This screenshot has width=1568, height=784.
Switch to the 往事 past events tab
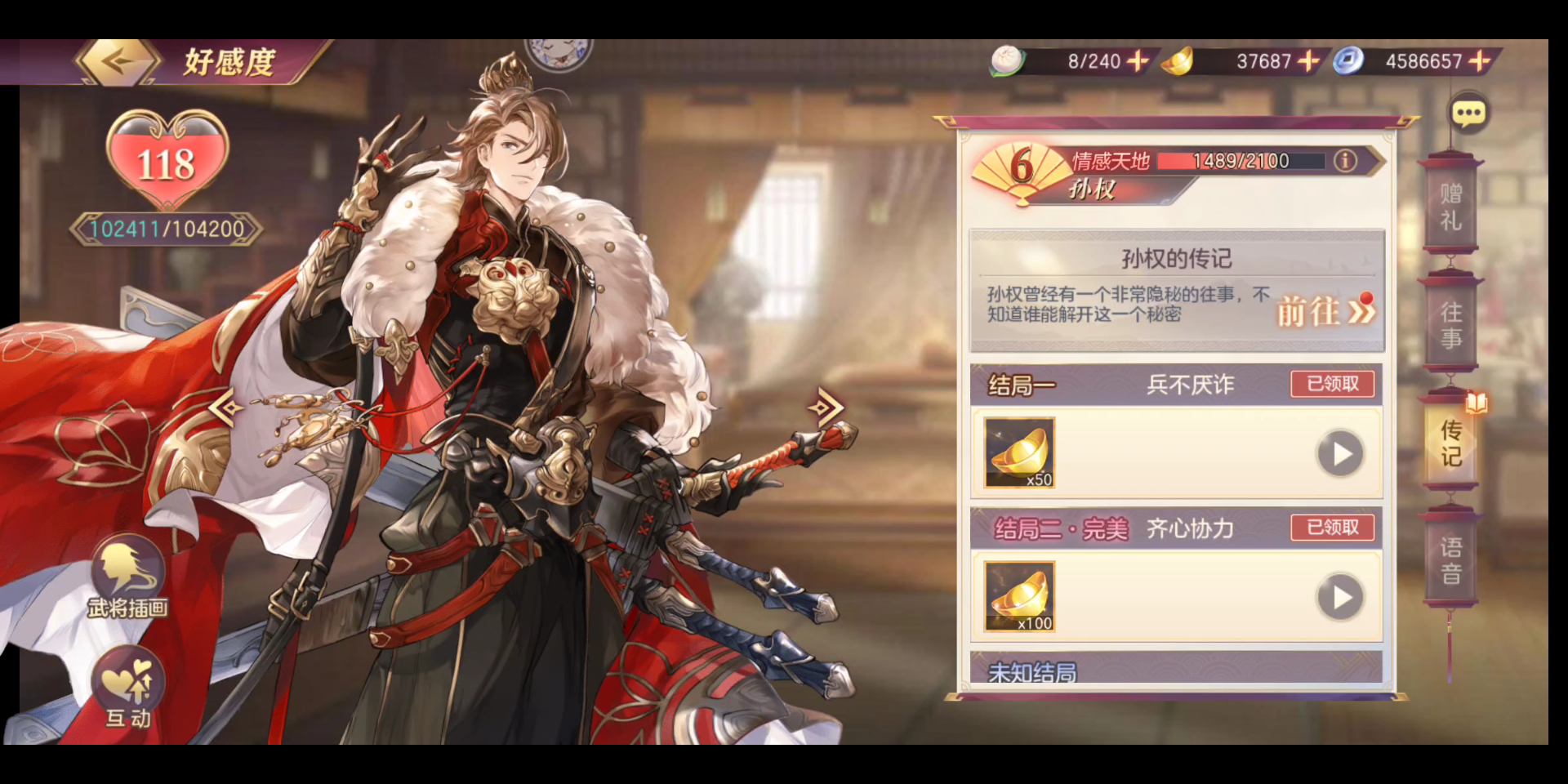1450,325
